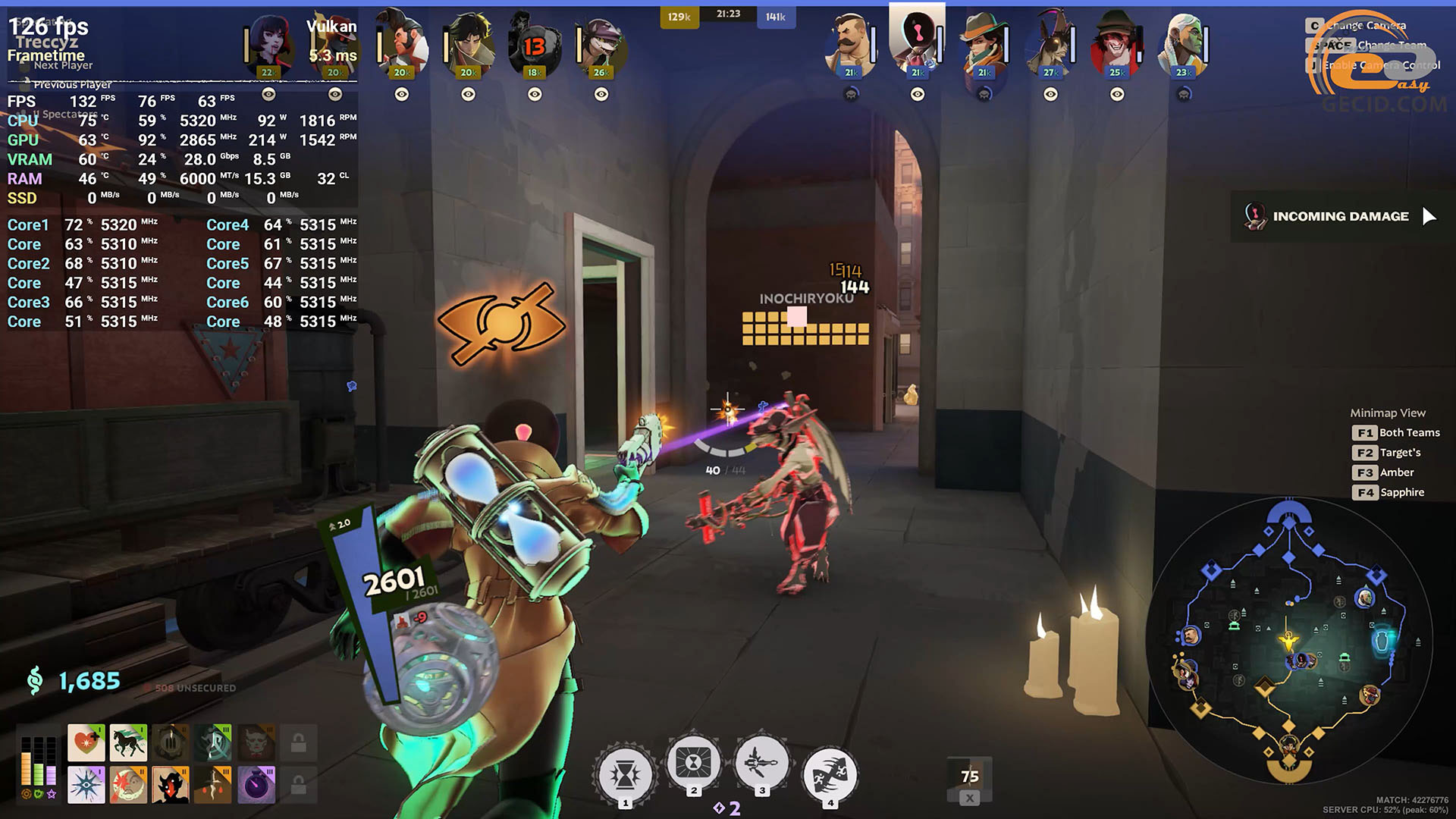
Task: Switch minimap view to Both Teams
Action: click(1395, 433)
